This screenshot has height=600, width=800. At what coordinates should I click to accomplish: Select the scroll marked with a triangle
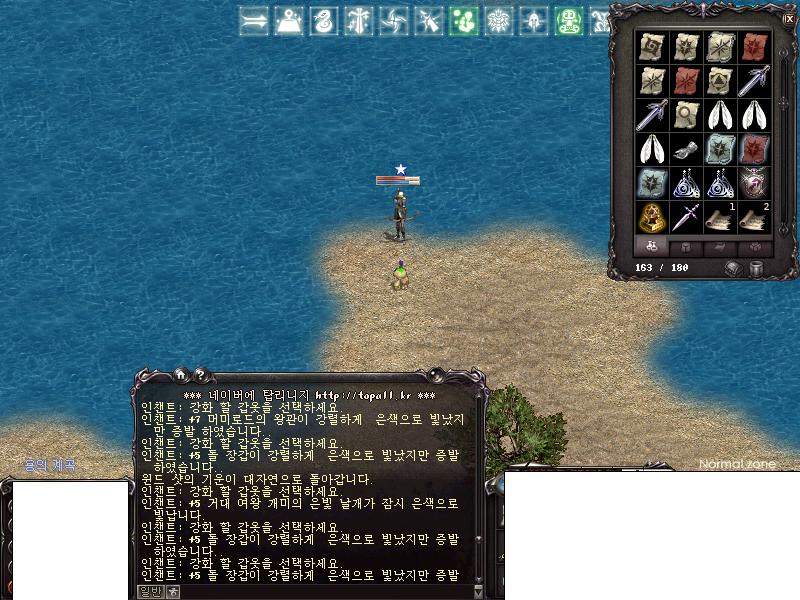[x=720, y=80]
